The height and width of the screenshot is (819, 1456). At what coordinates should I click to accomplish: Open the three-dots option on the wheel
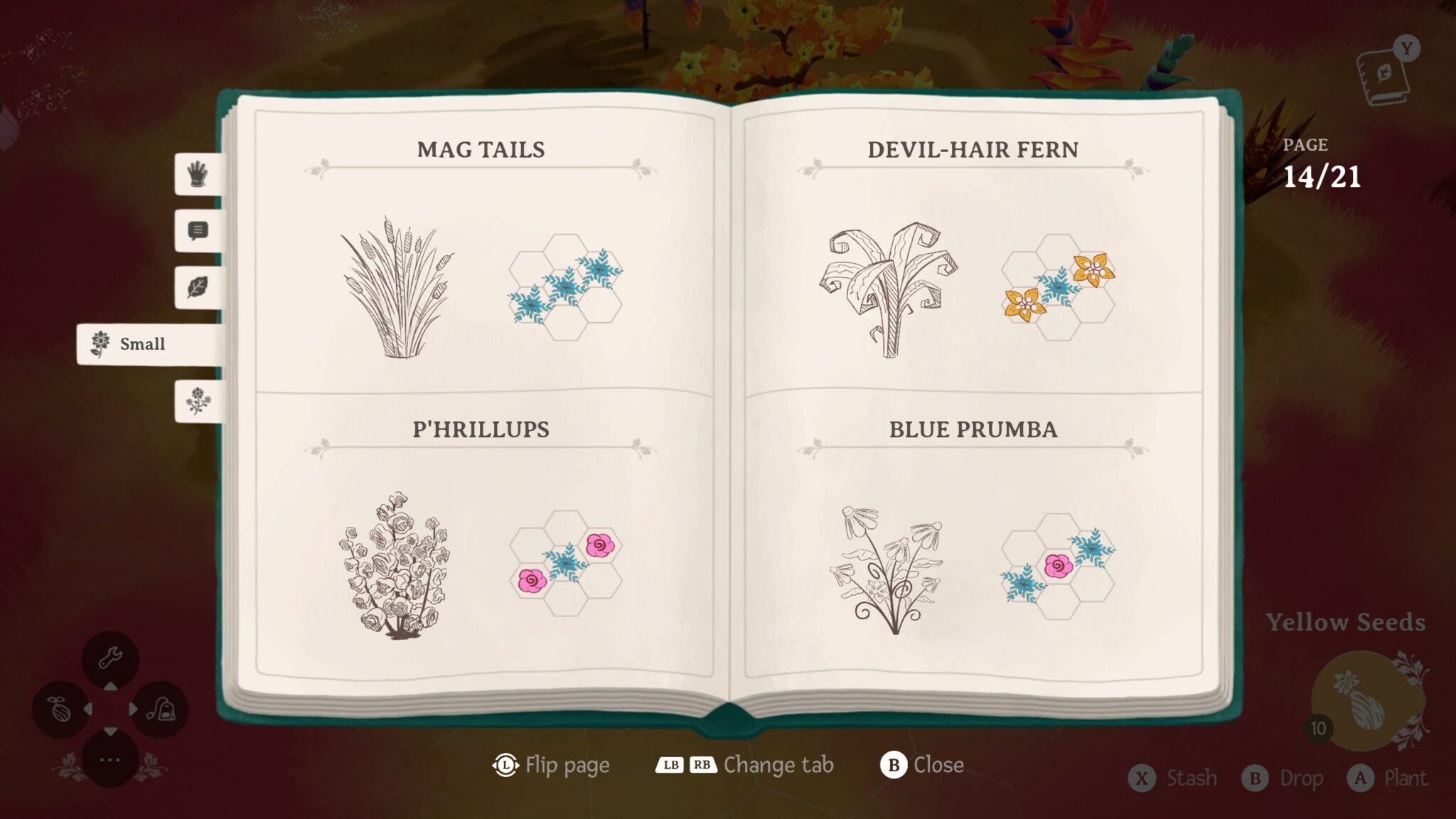pyautogui.click(x=110, y=759)
